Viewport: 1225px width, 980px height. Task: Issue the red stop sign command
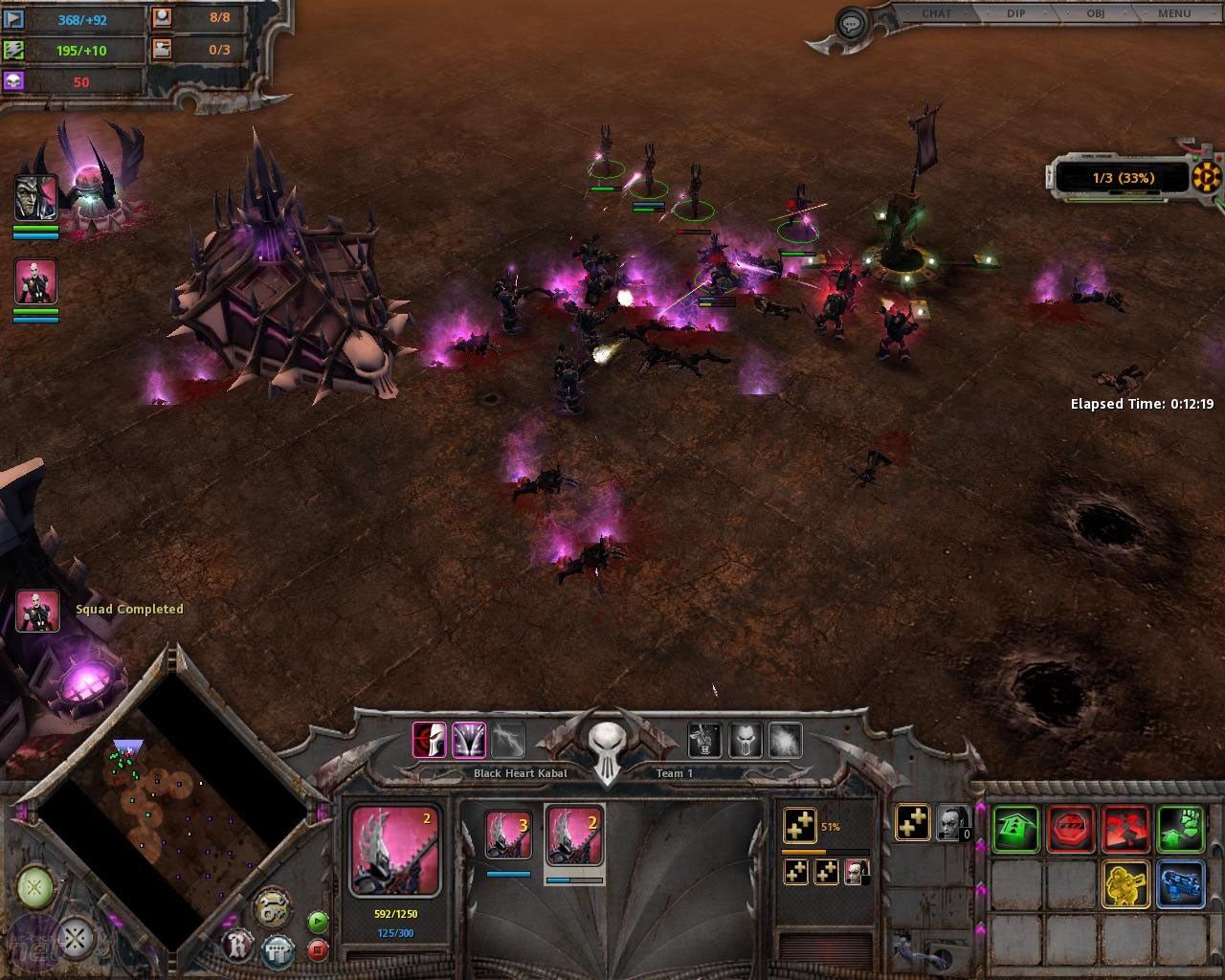pos(1071,829)
